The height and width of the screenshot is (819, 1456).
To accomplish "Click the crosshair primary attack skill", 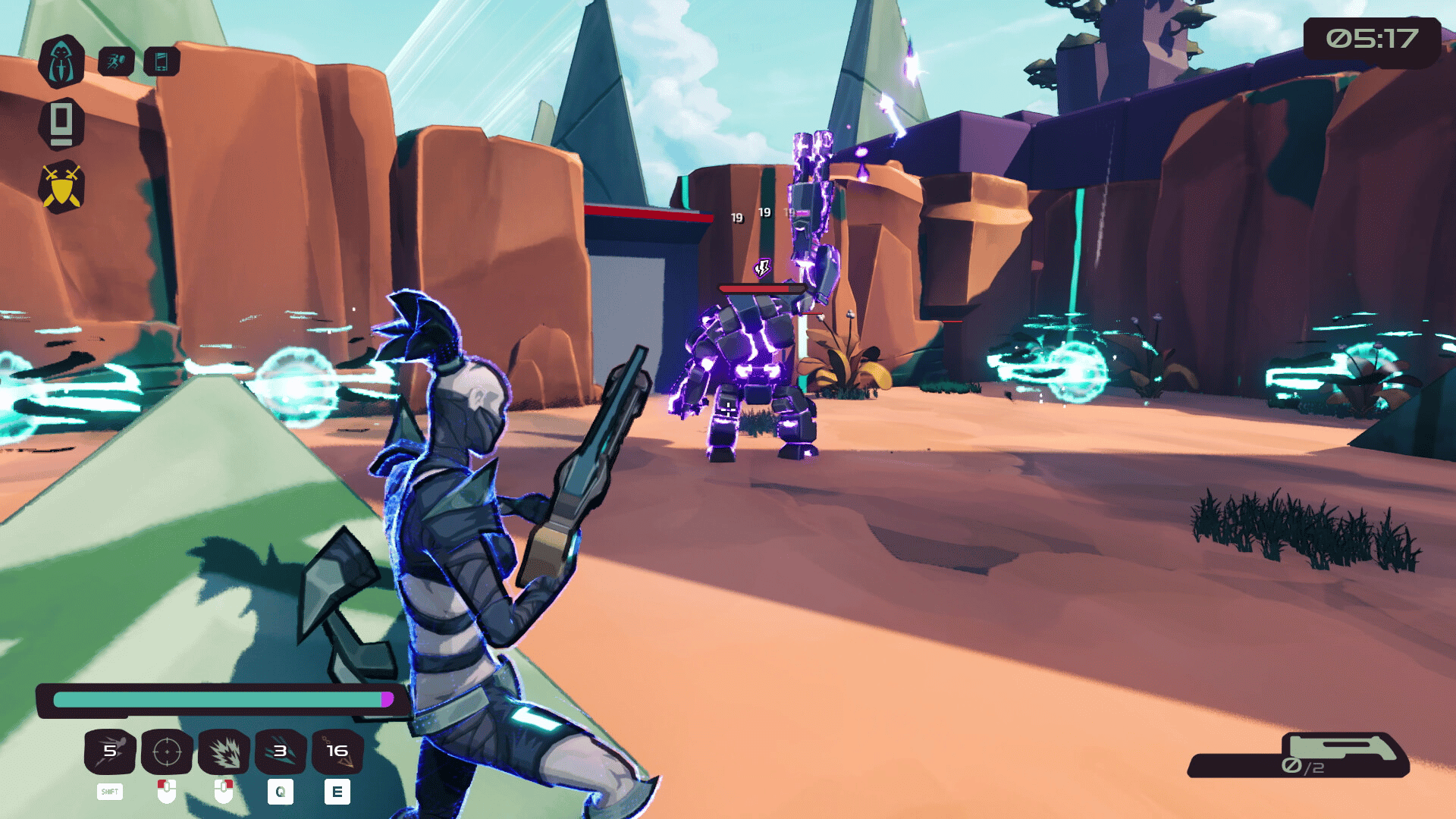I will (168, 752).
